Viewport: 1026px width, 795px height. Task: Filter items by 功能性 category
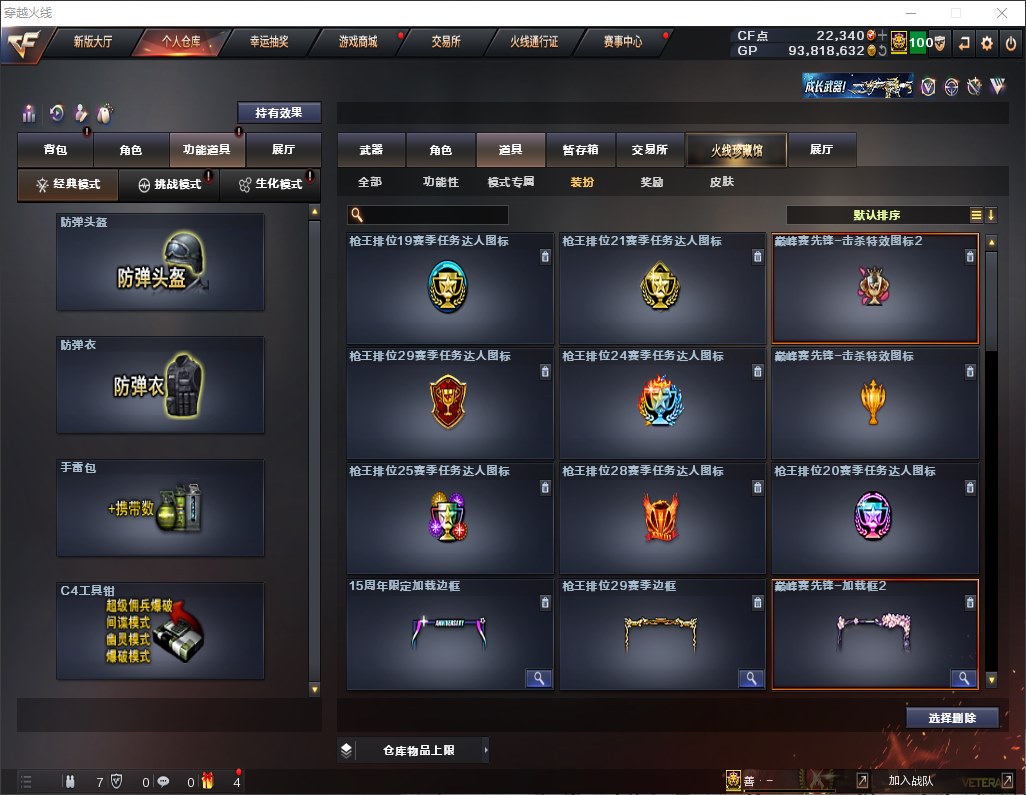point(440,182)
